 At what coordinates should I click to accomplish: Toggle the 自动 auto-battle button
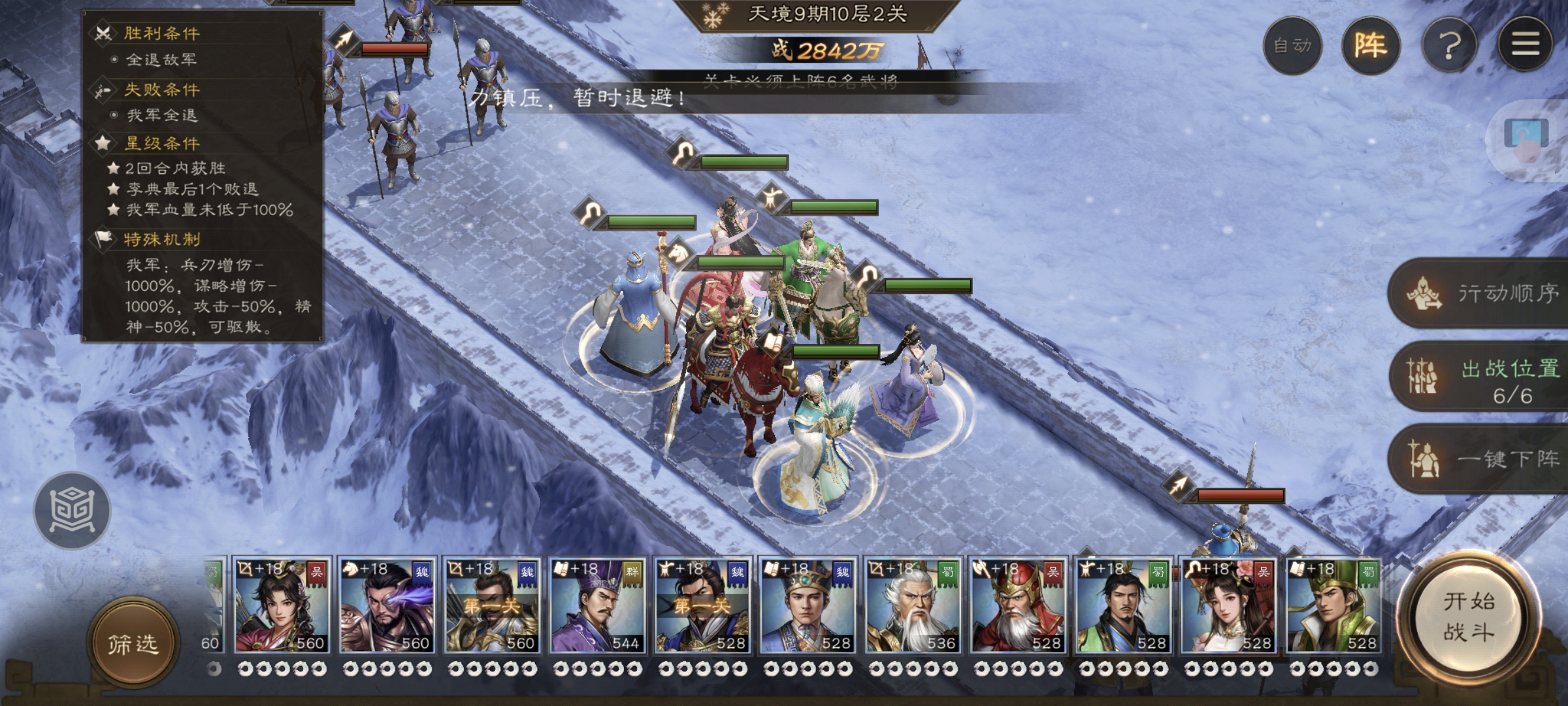[x=1292, y=46]
